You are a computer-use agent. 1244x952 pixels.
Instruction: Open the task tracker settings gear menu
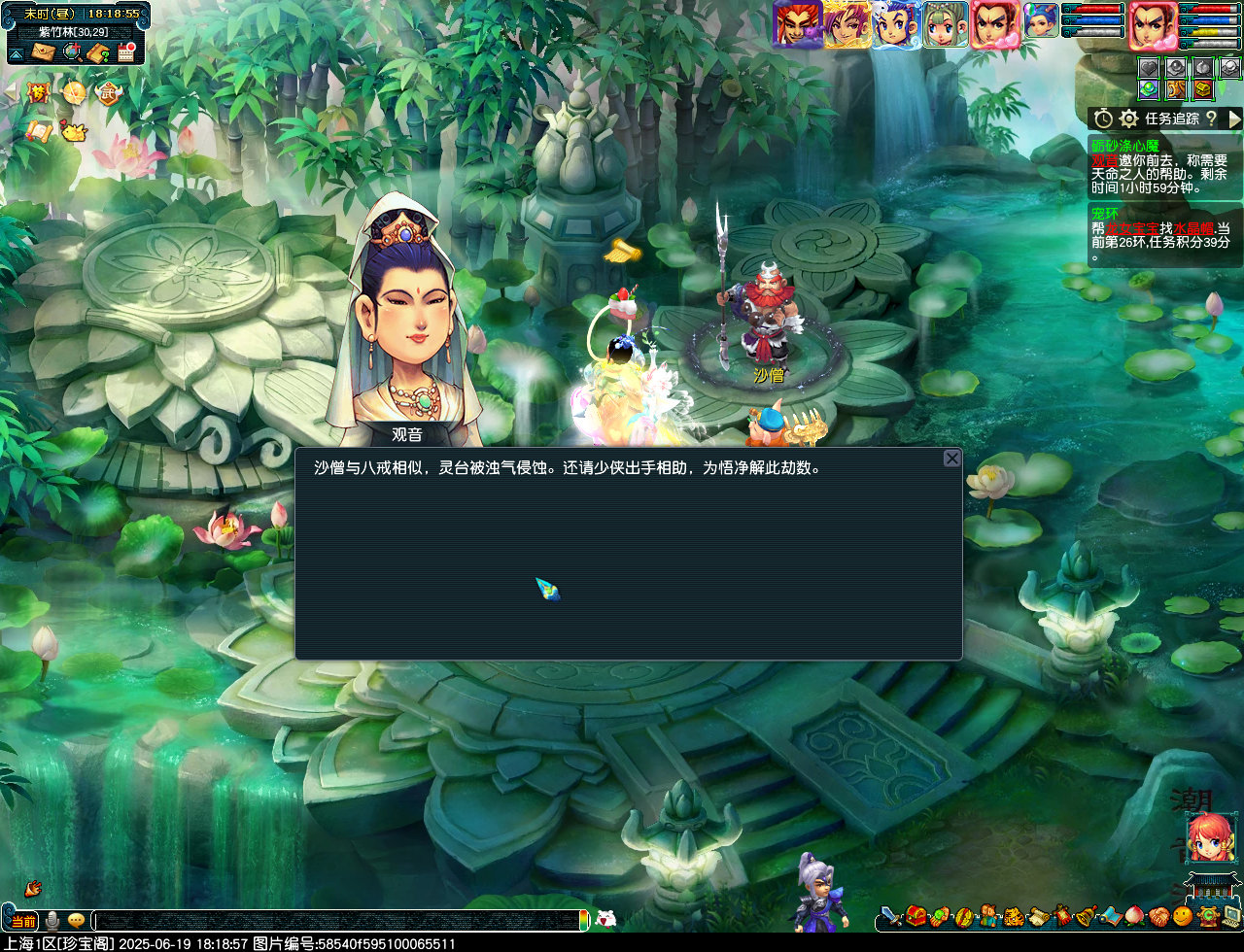pyautogui.click(x=1129, y=119)
